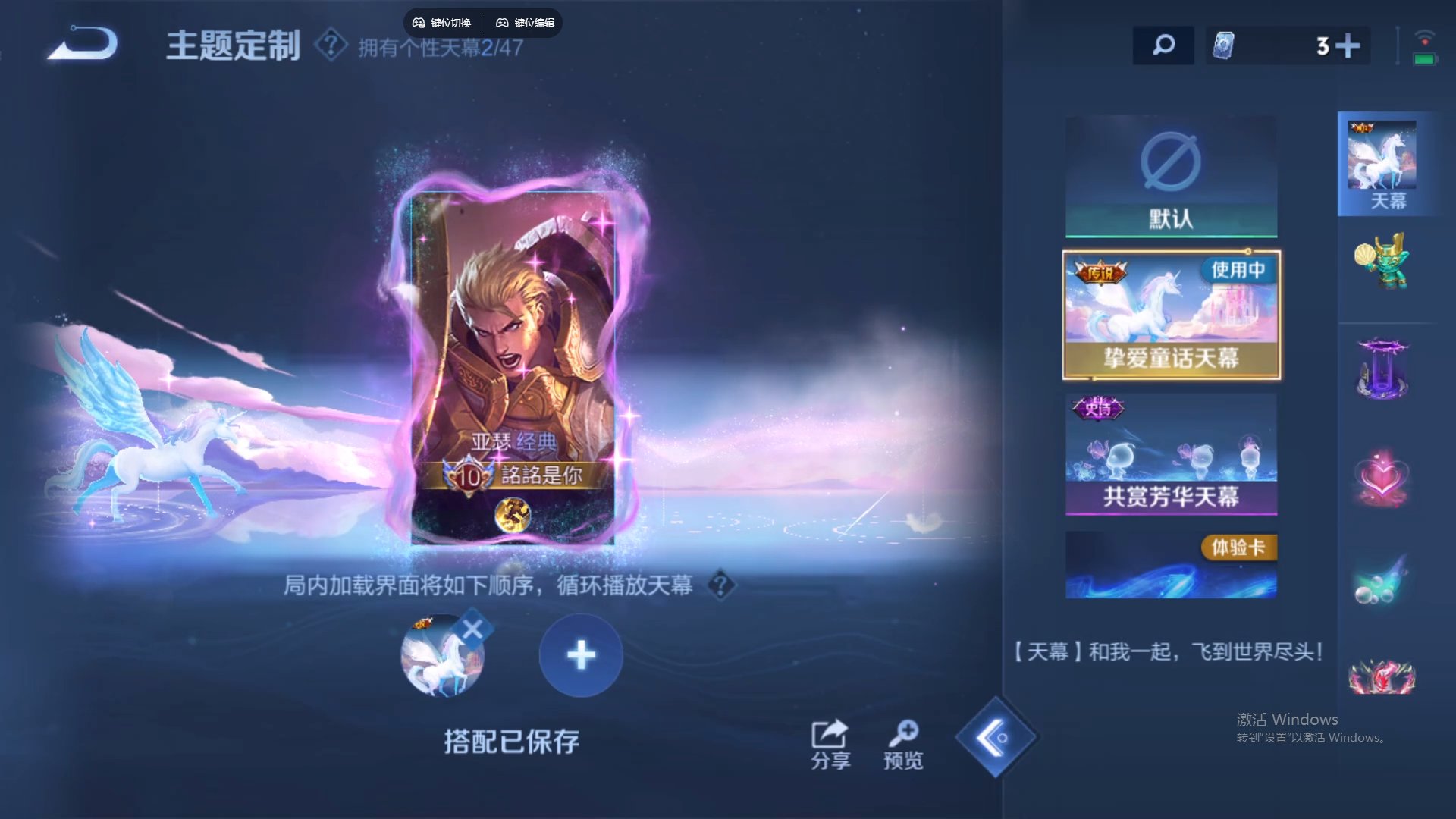Open 预览 to preview the theme
This screenshot has height=819, width=1456.
click(x=904, y=743)
